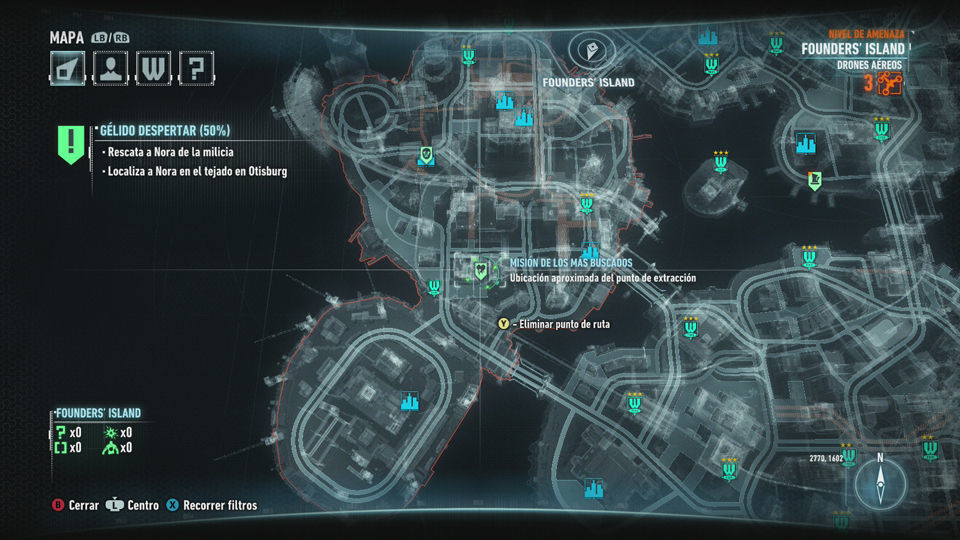Switch to the character silhouette tab
The image size is (960, 540).
[110, 67]
